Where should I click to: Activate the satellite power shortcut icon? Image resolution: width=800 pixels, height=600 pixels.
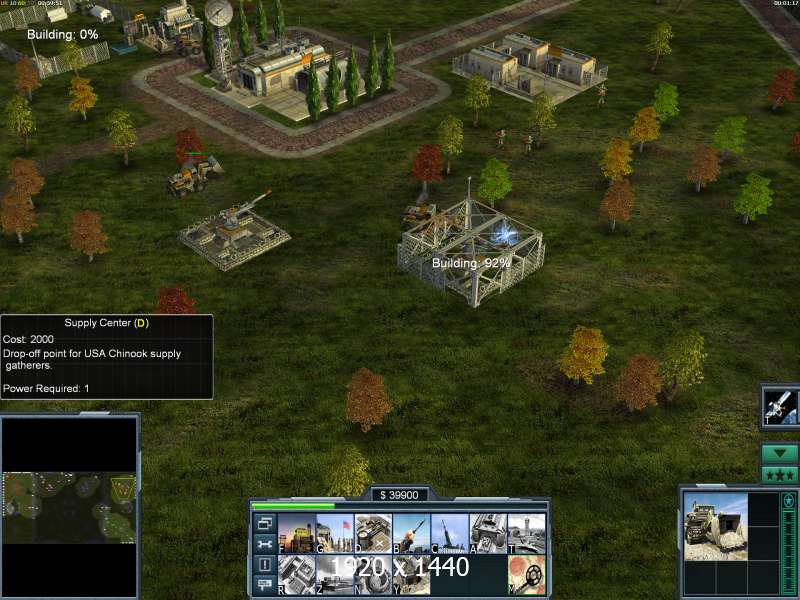tap(779, 405)
